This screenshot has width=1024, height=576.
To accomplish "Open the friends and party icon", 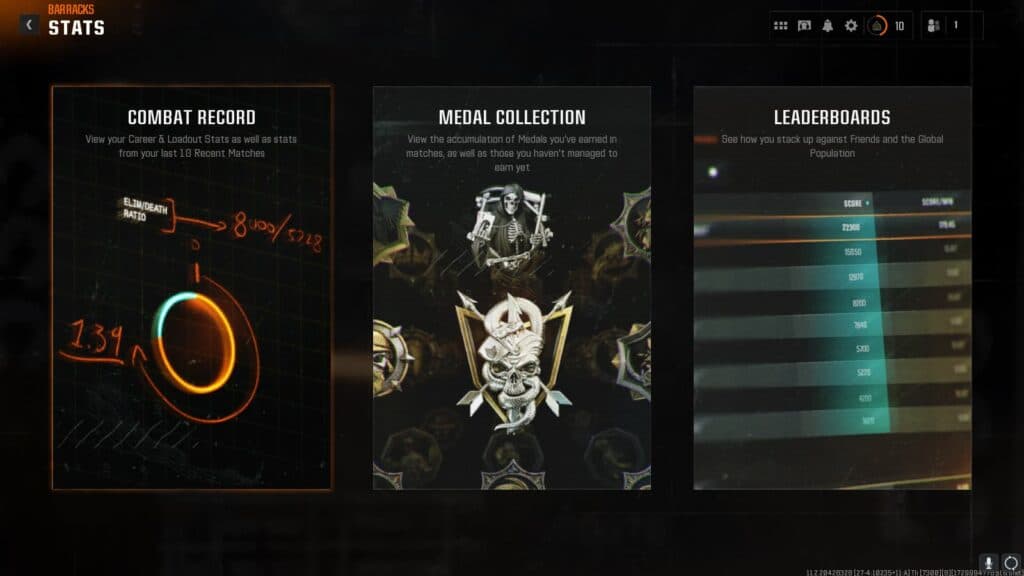I will [x=934, y=26].
